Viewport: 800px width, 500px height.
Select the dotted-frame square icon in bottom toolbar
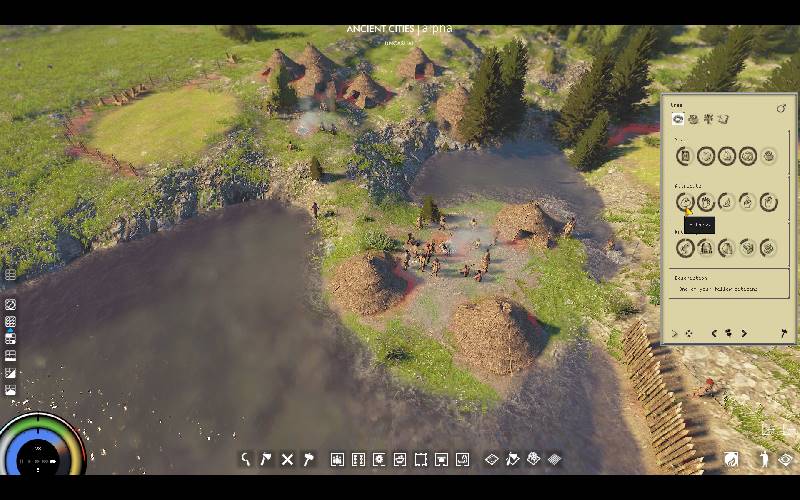point(421,460)
